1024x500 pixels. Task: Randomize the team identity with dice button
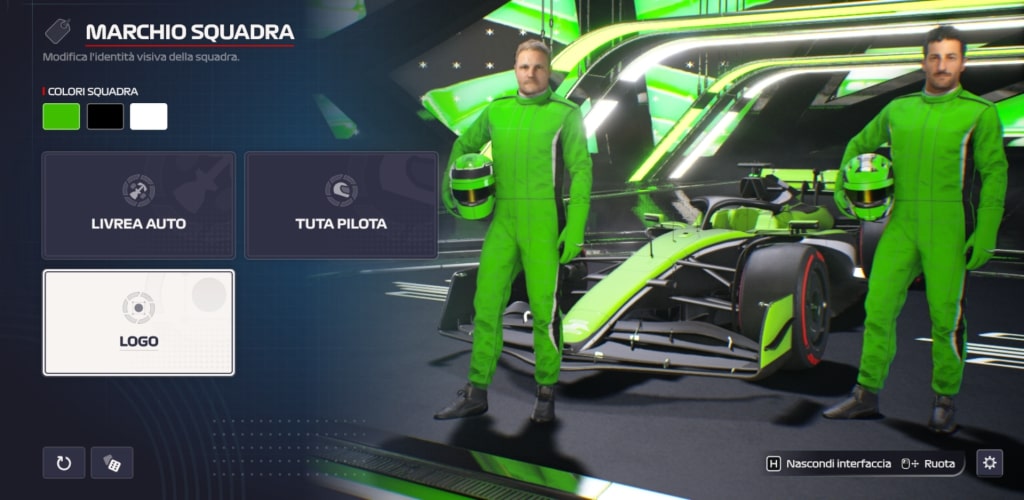[112, 463]
